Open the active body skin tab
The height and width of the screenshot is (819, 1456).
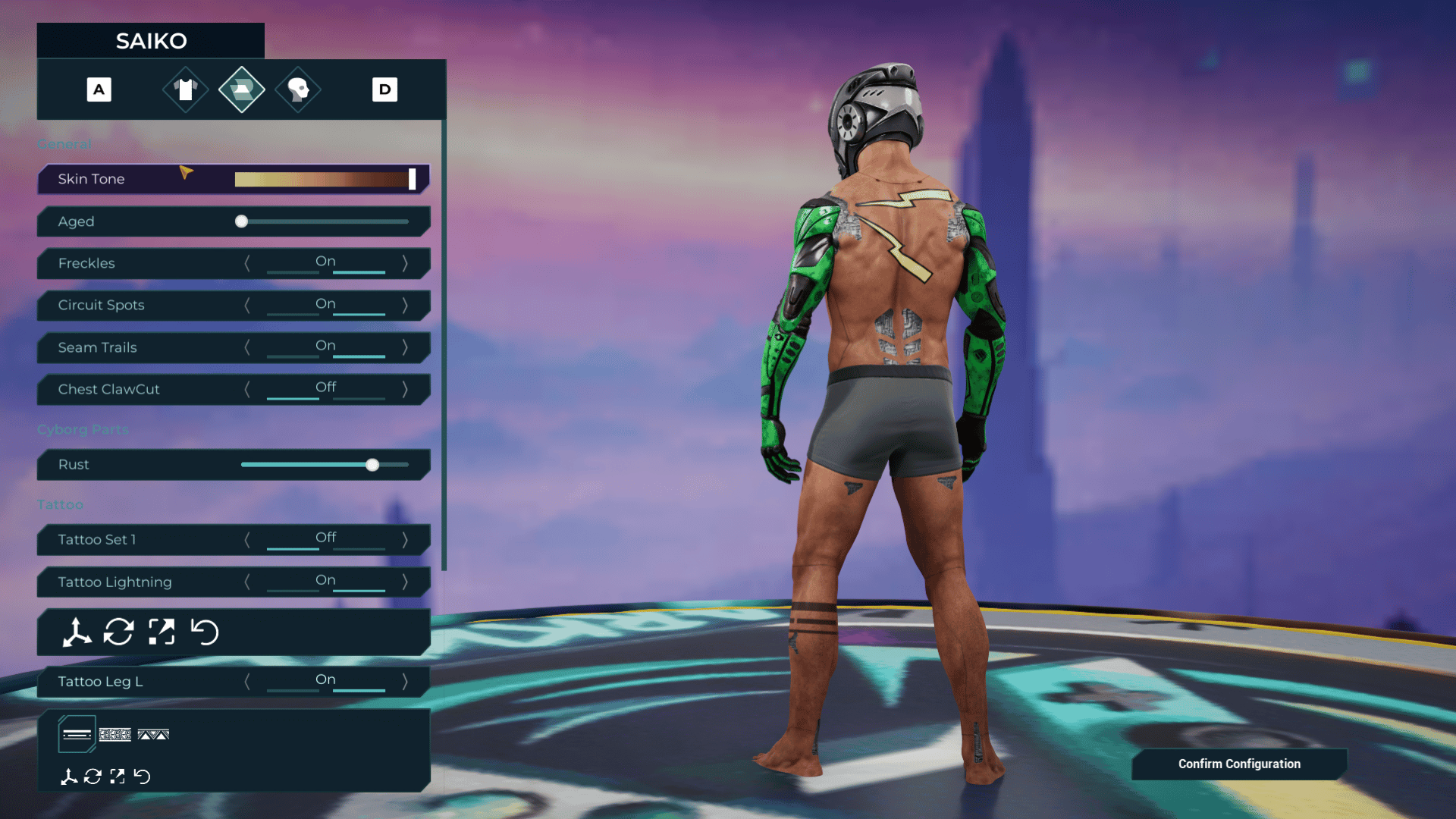241,89
